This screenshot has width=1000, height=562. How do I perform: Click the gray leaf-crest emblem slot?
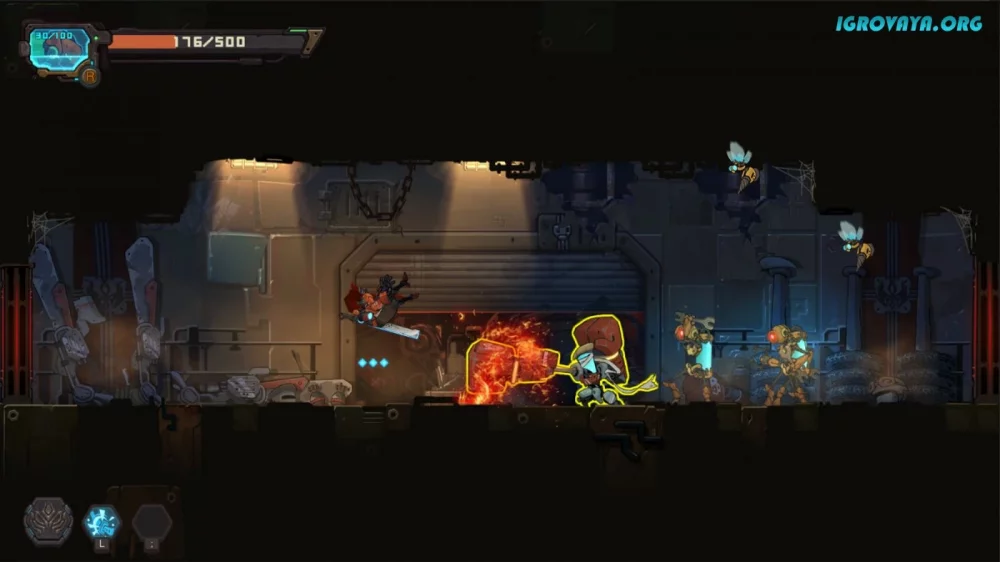coord(48,521)
